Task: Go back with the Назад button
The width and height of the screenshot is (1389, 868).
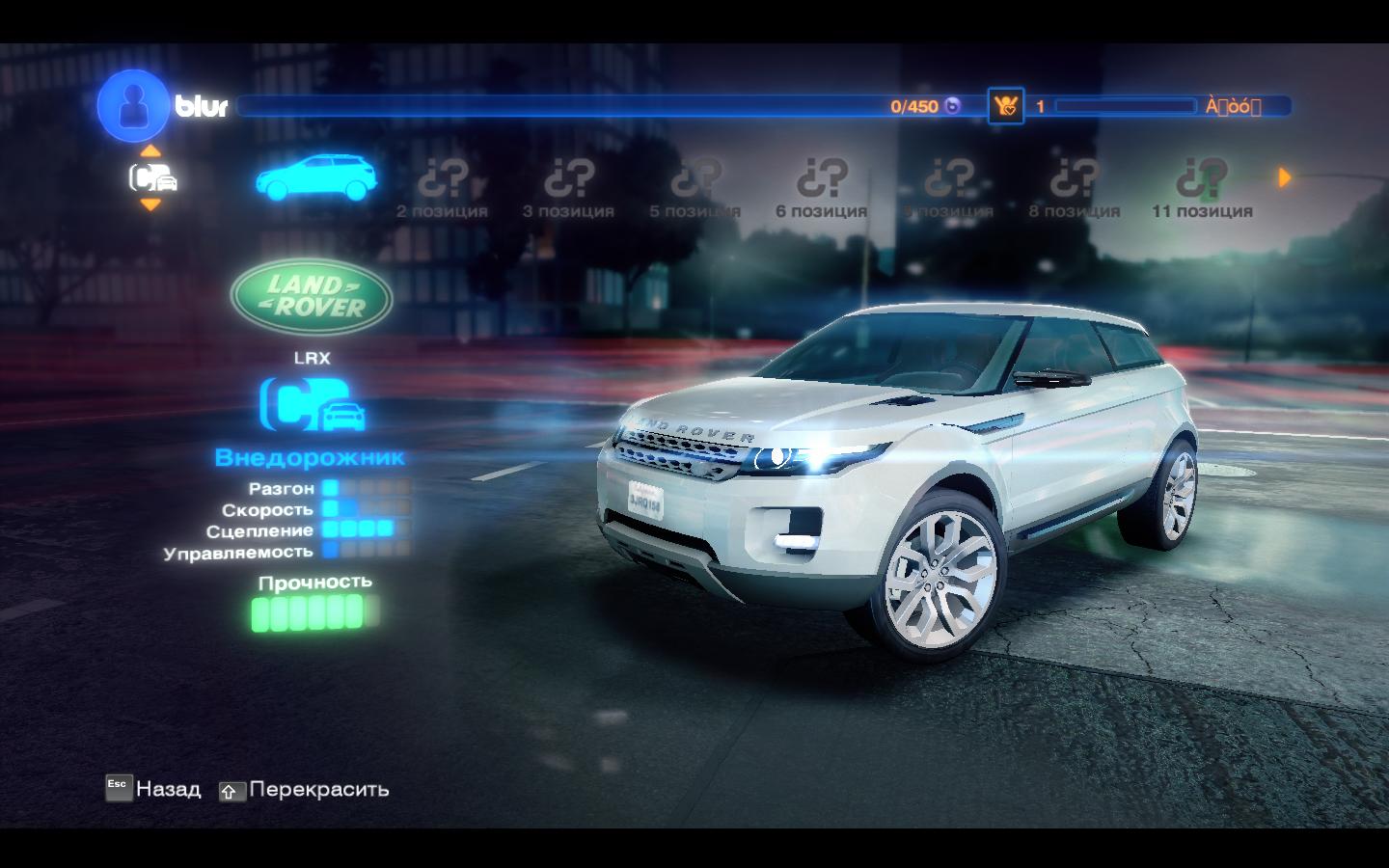Action: coord(154,789)
